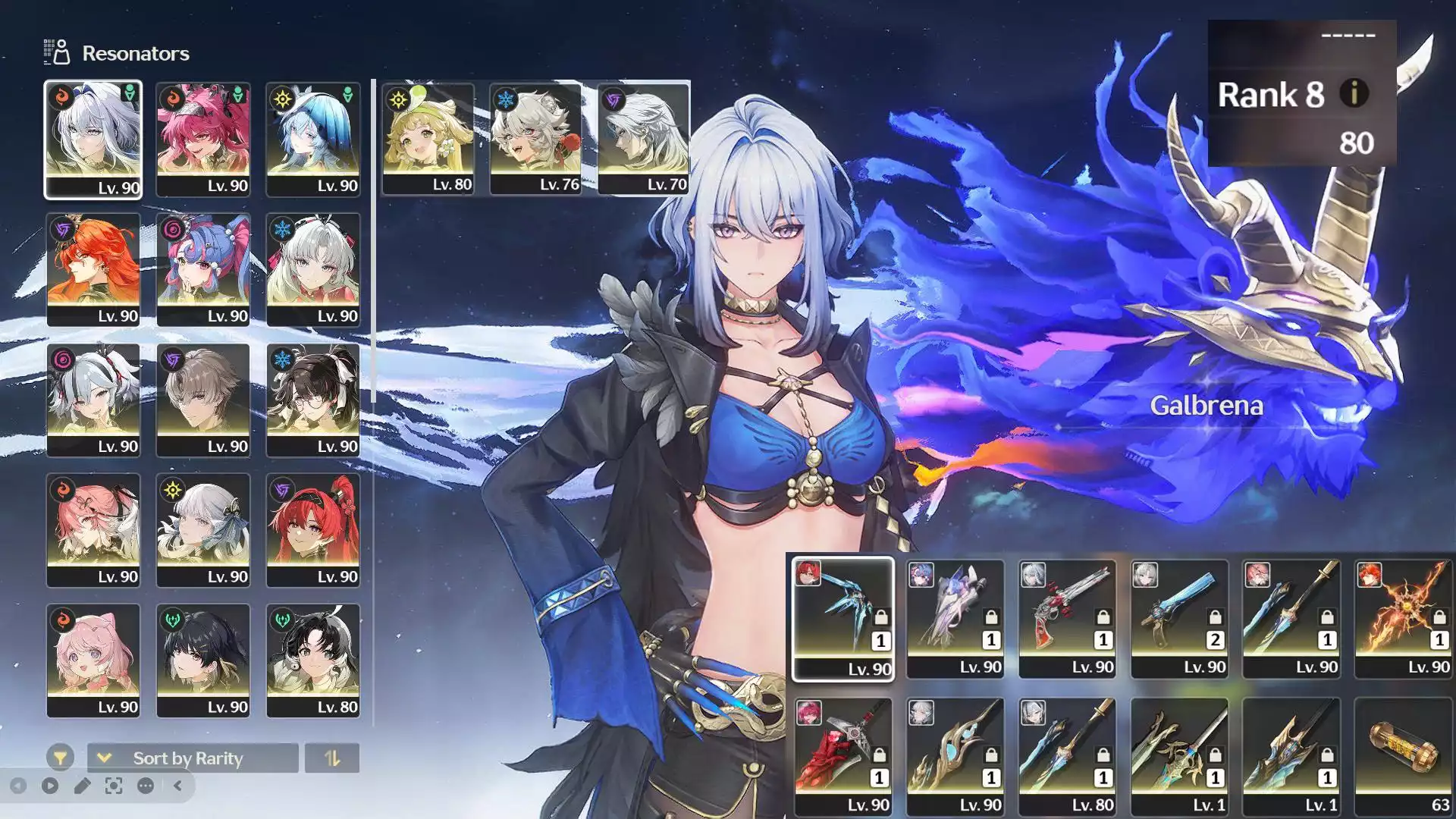Click the play button in overlay toolbar
Image resolution: width=1456 pixels, height=819 pixels.
(50, 786)
